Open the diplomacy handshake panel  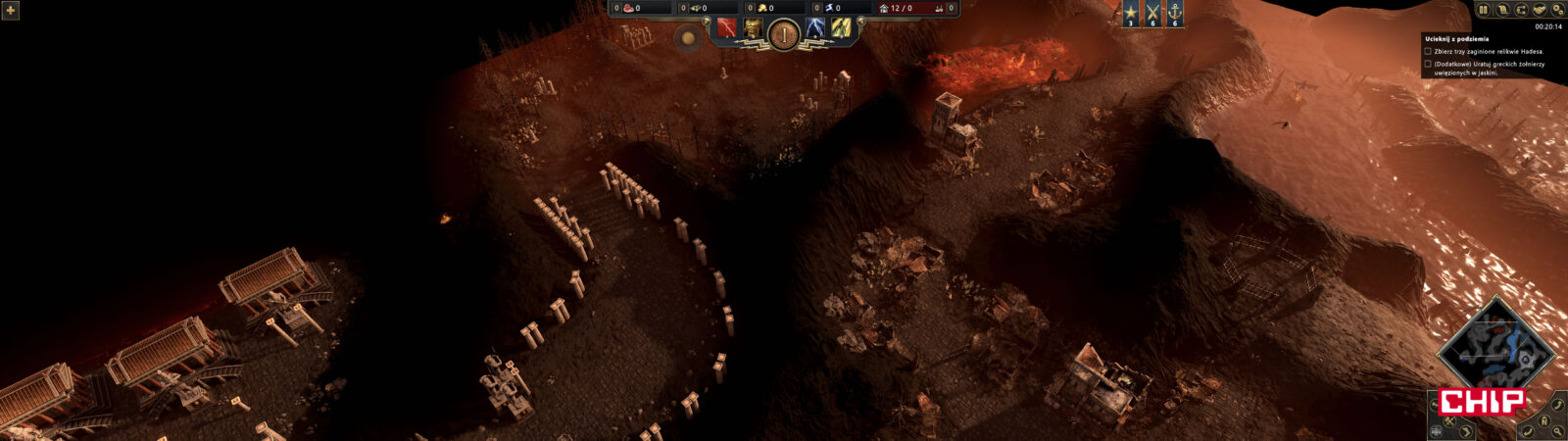tap(1539, 10)
